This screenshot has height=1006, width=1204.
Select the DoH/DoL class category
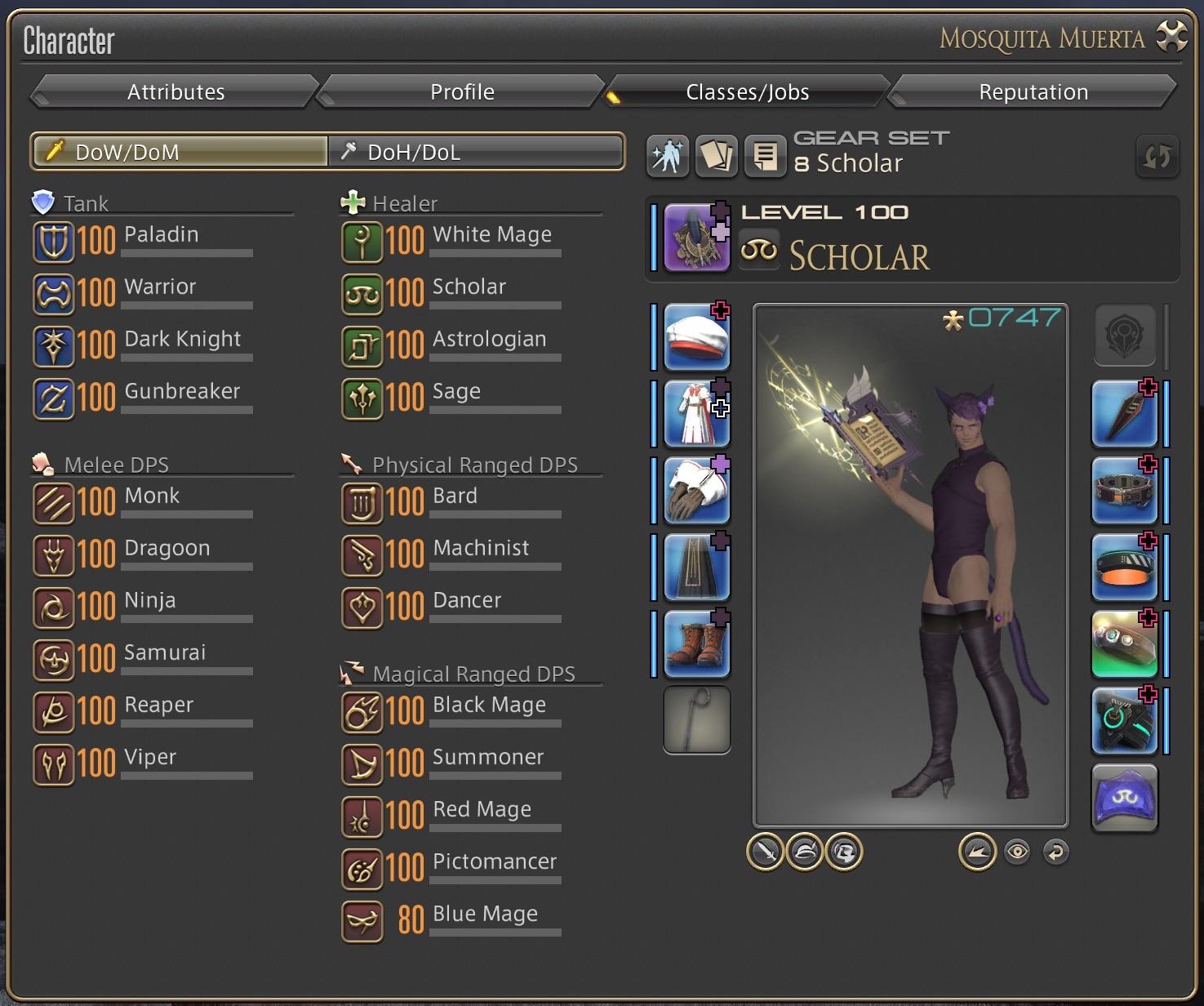[x=476, y=152]
